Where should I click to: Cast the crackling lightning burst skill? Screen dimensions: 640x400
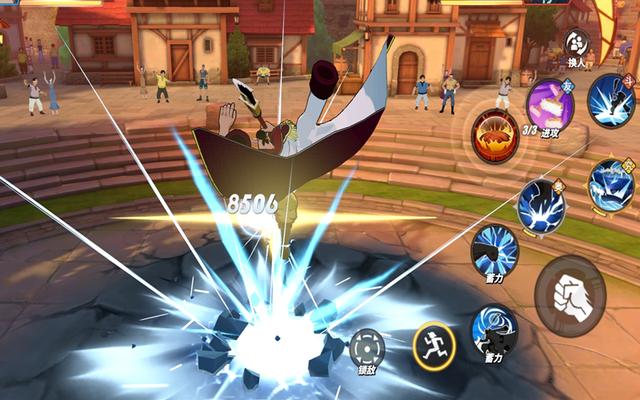[x=541, y=205]
